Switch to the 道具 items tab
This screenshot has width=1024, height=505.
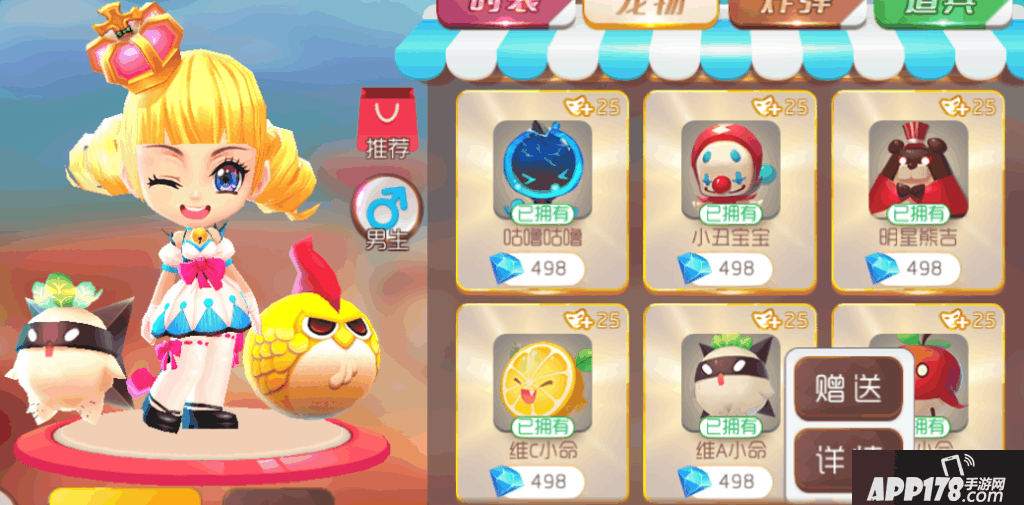(942, 12)
